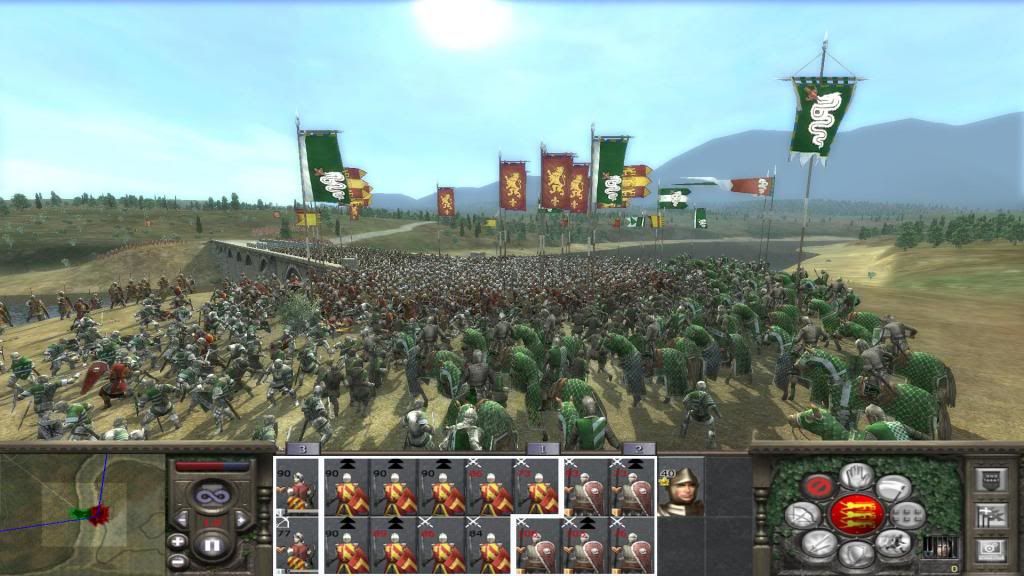Screen dimensions: 1024x576
Task: Click the red withdraw order button
Action: pyautogui.click(x=818, y=487)
